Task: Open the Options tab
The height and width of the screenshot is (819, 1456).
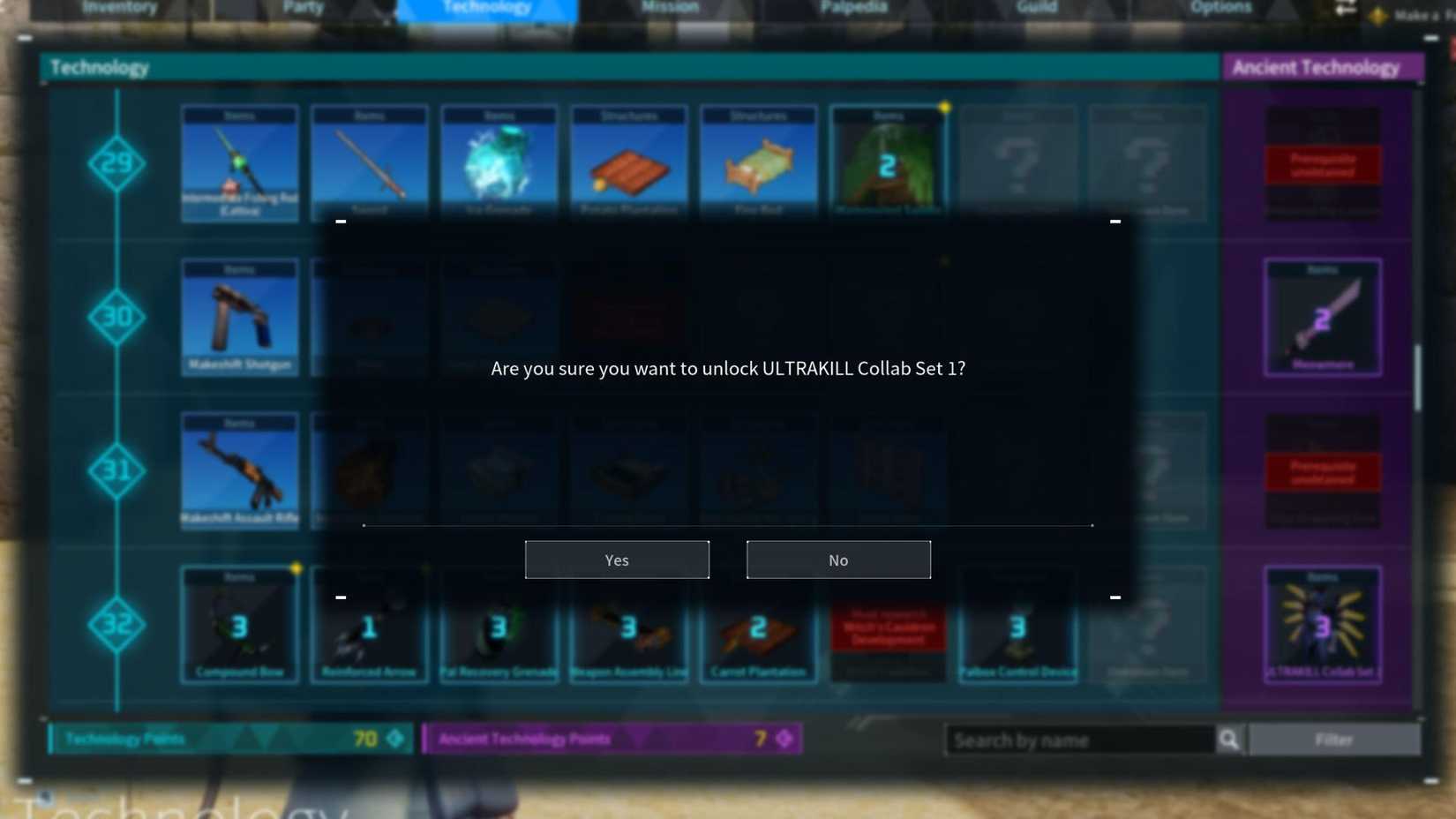Action: click(1220, 7)
